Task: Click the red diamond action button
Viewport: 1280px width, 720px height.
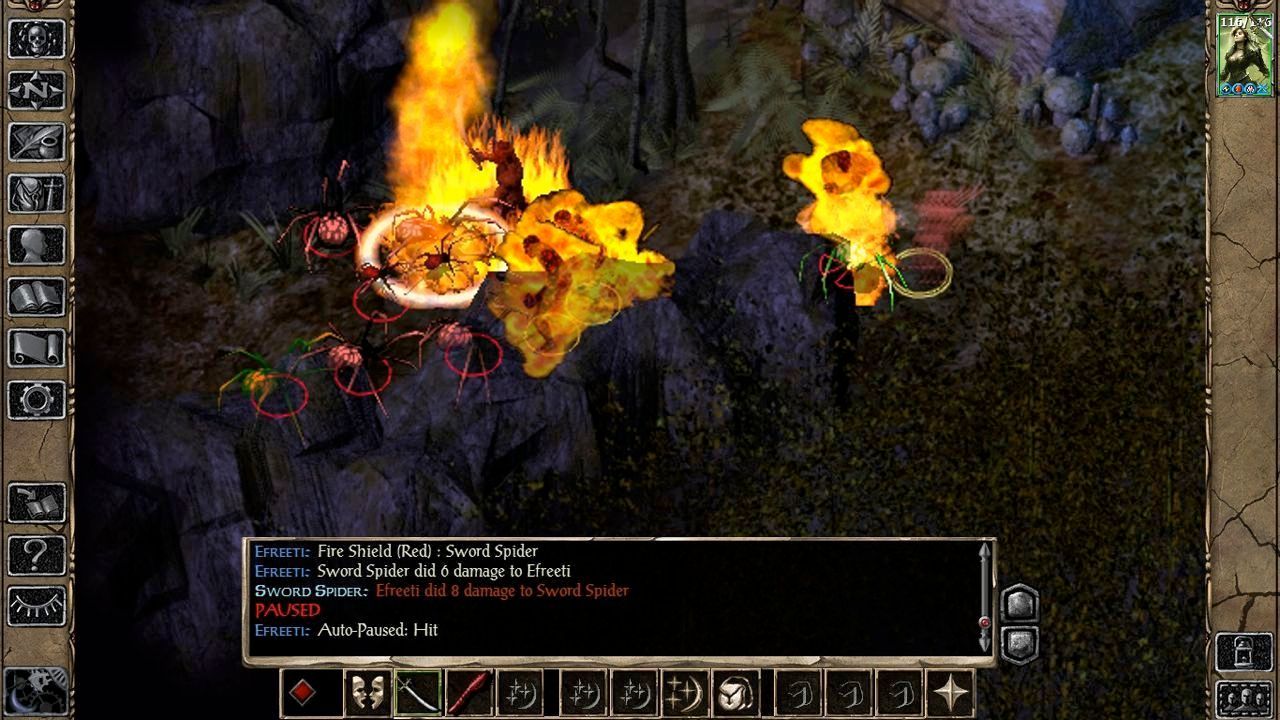Action: [303, 693]
